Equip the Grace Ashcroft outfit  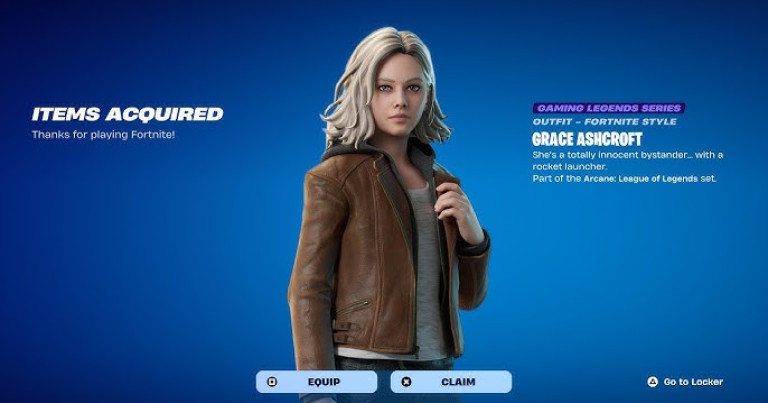click(317, 381)
